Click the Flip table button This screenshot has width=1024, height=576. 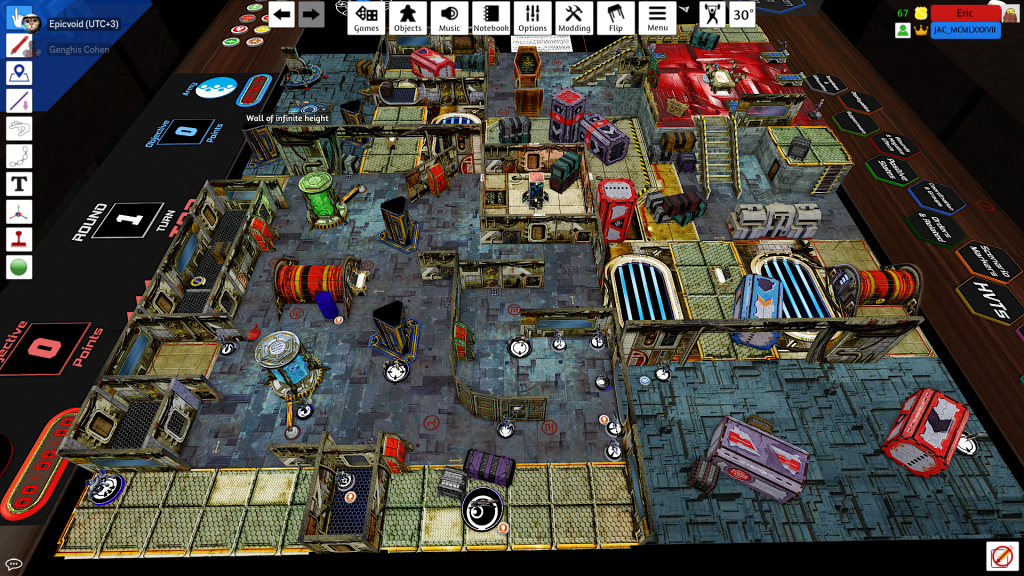click(615, 17)
